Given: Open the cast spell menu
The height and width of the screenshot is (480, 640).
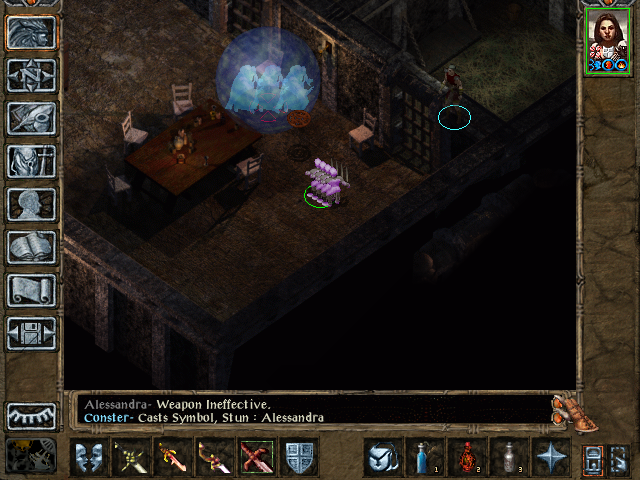Looking at the screenshot, I should coord(383,457).
